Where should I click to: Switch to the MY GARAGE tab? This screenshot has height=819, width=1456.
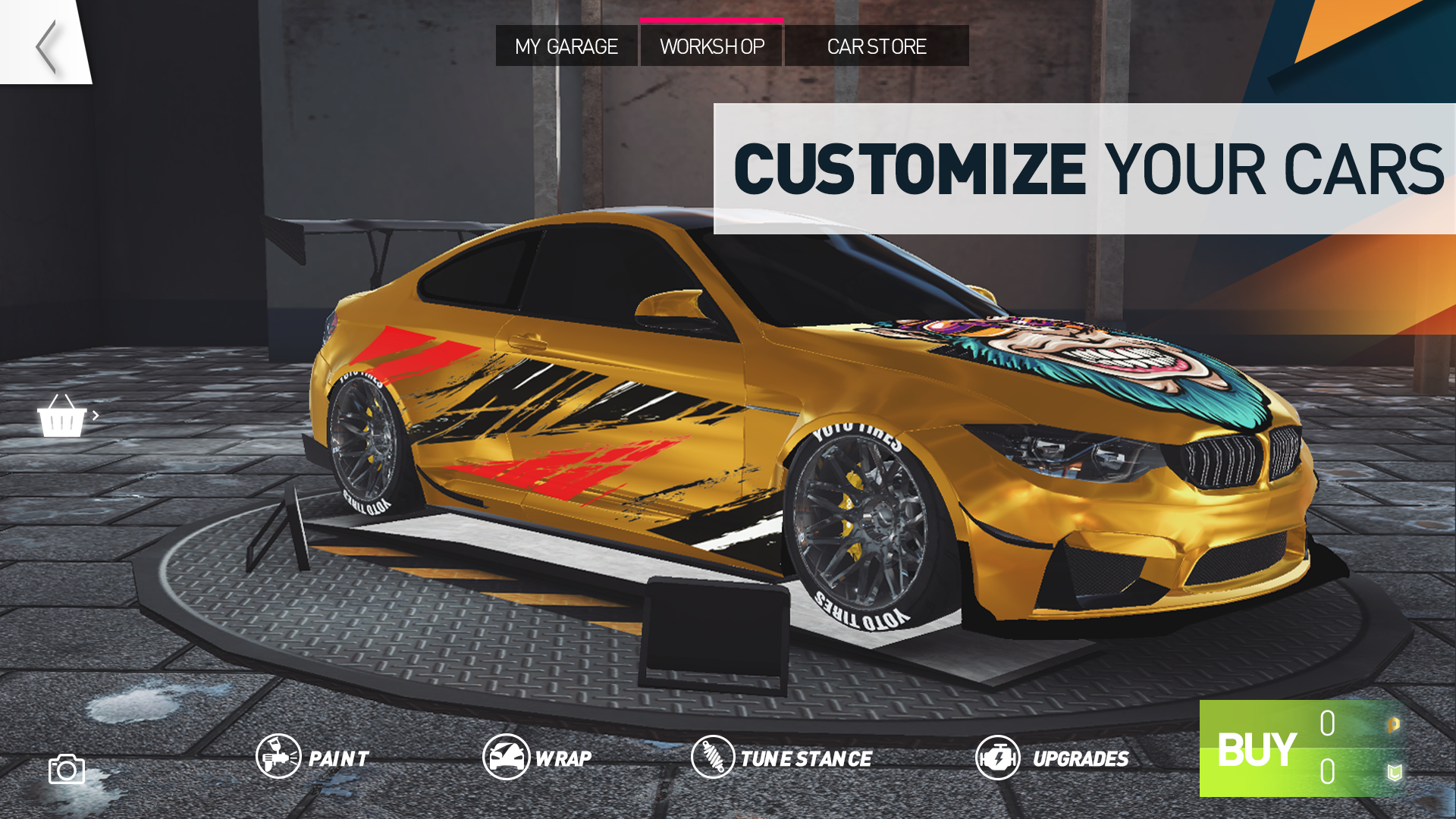[566, 46]
